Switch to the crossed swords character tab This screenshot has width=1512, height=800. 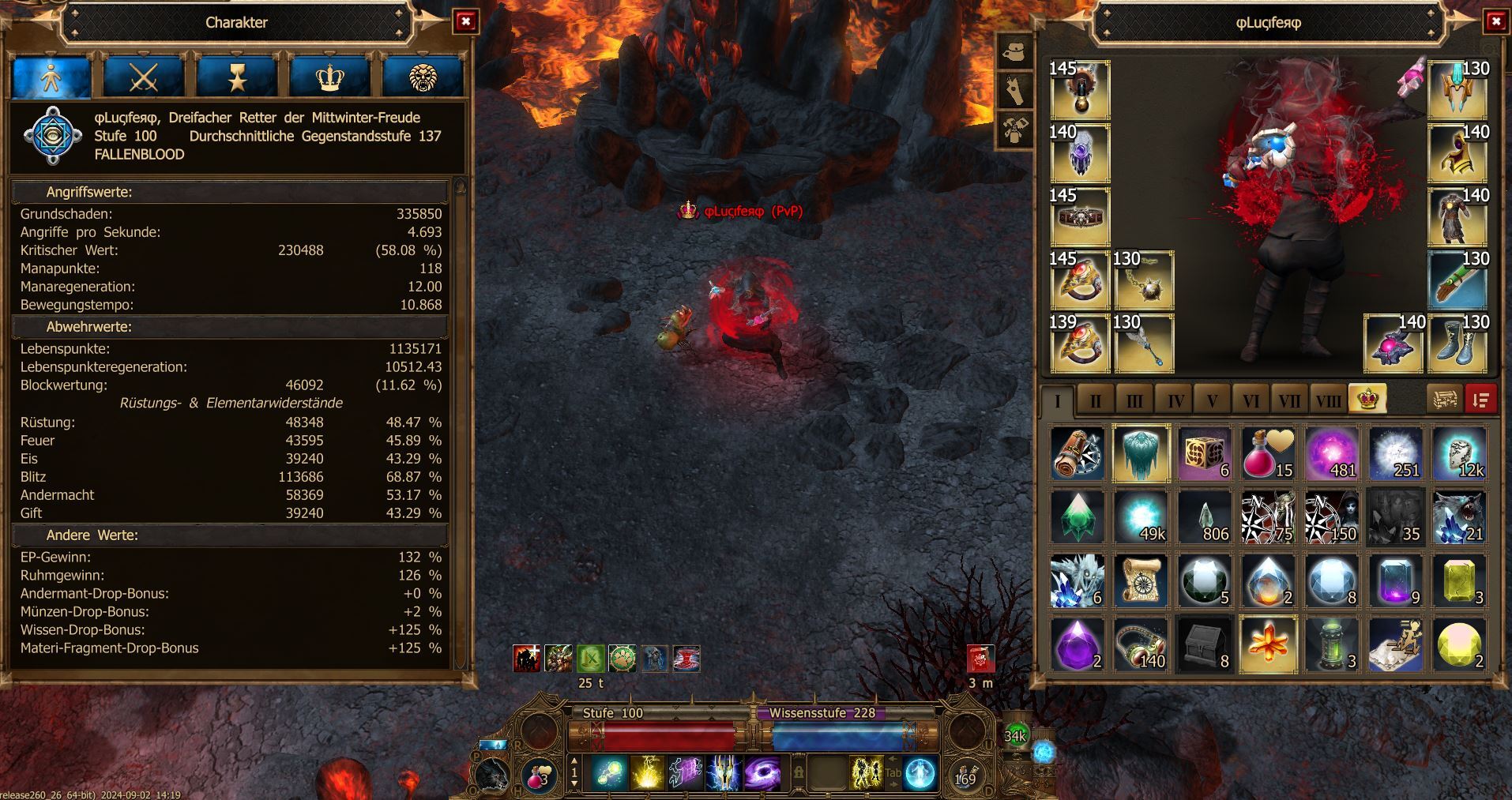point(144,77)
